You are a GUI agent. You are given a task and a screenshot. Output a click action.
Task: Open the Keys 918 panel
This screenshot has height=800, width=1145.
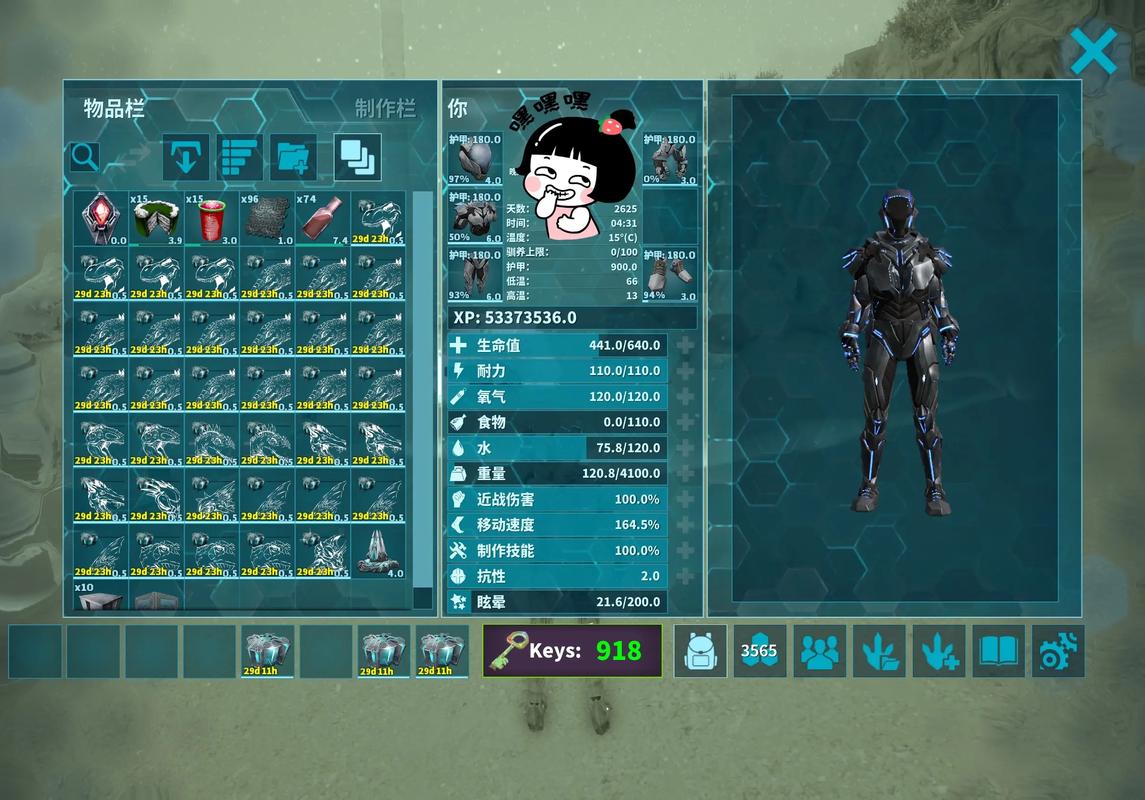click(x=572, y=651)
